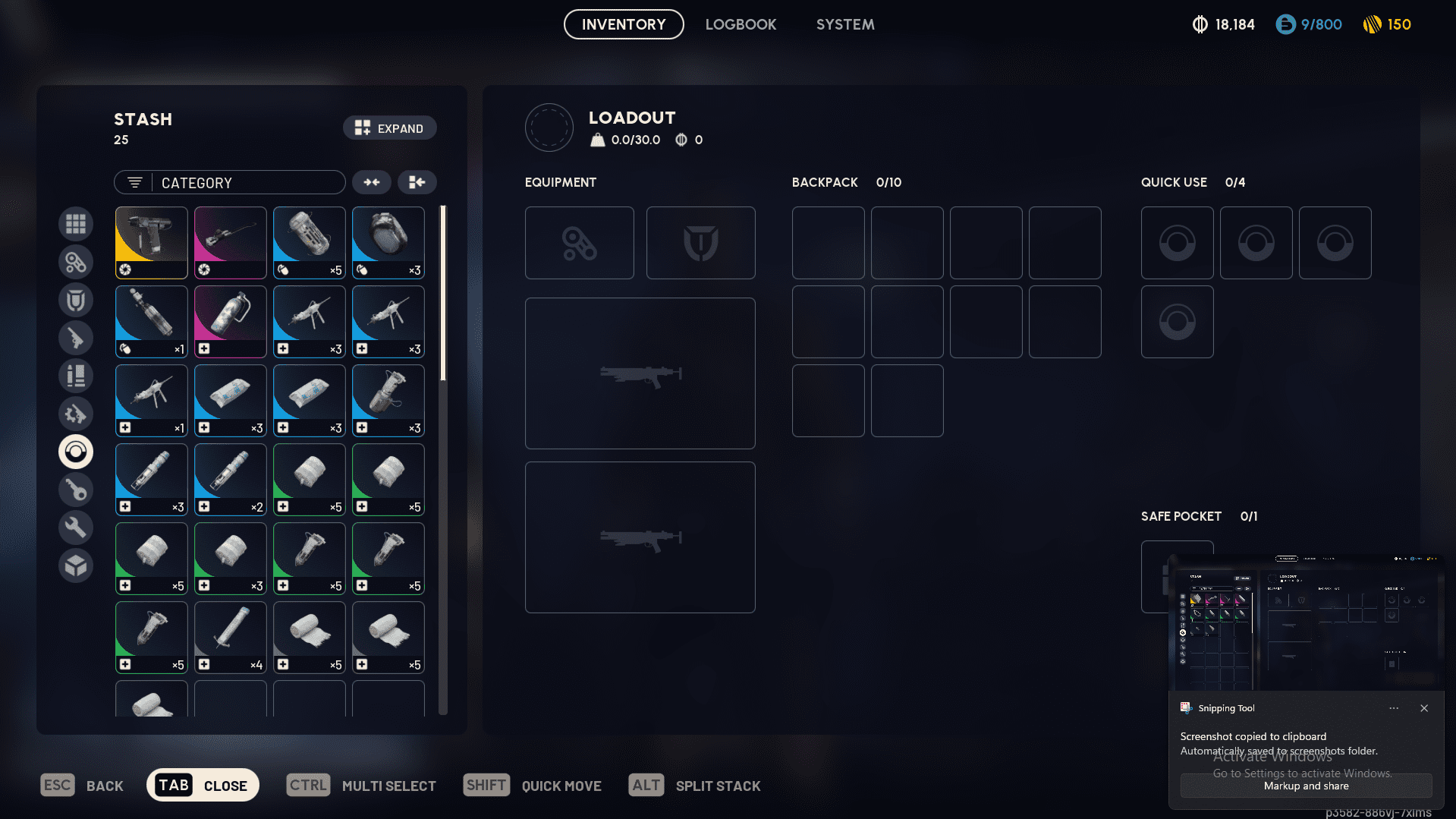Toggle the medical supplies category filter
Screen dimensions: 1456x819
(x=76, y=452)
